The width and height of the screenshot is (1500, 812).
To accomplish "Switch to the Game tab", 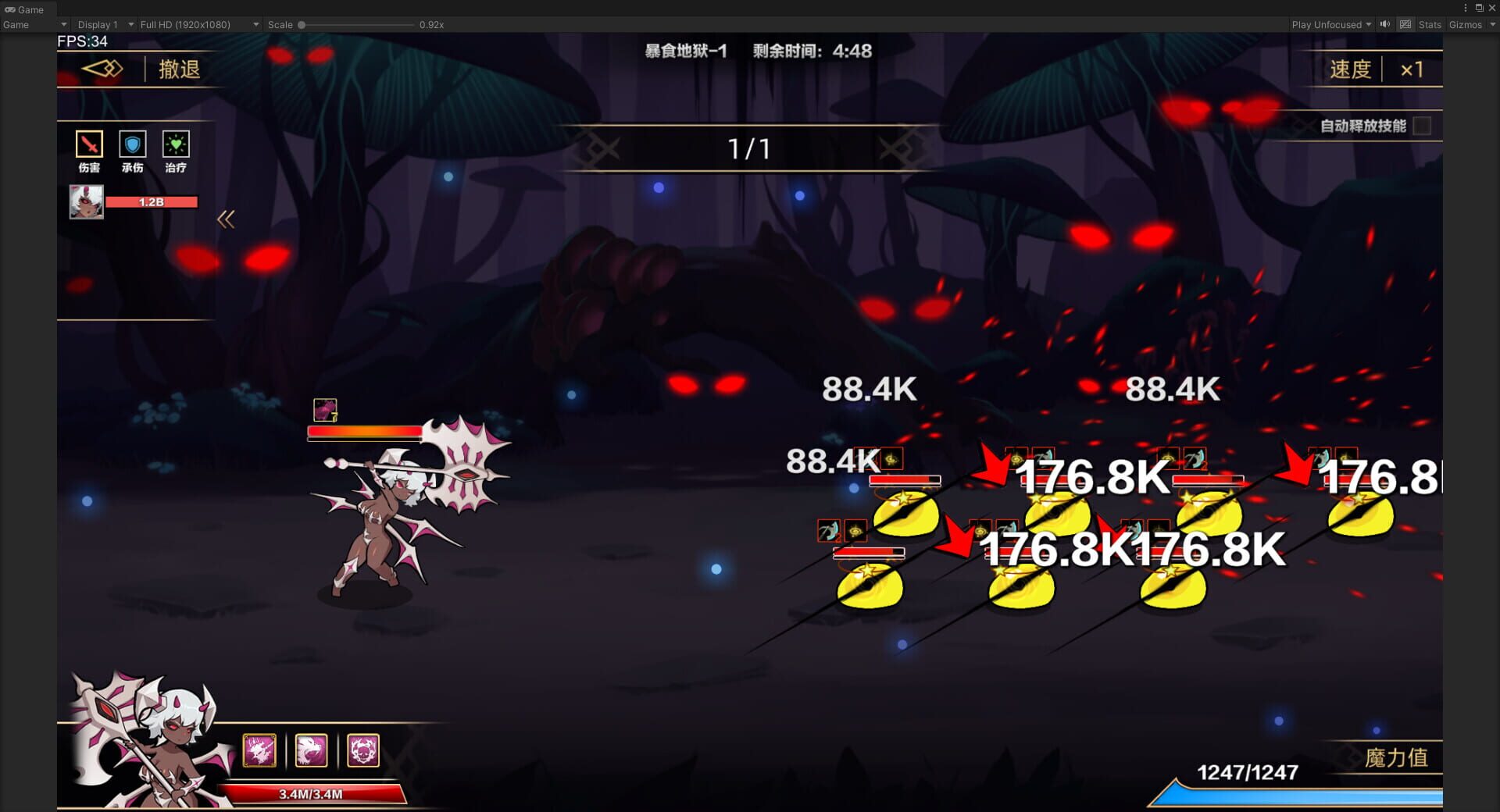I will (24, 9).
